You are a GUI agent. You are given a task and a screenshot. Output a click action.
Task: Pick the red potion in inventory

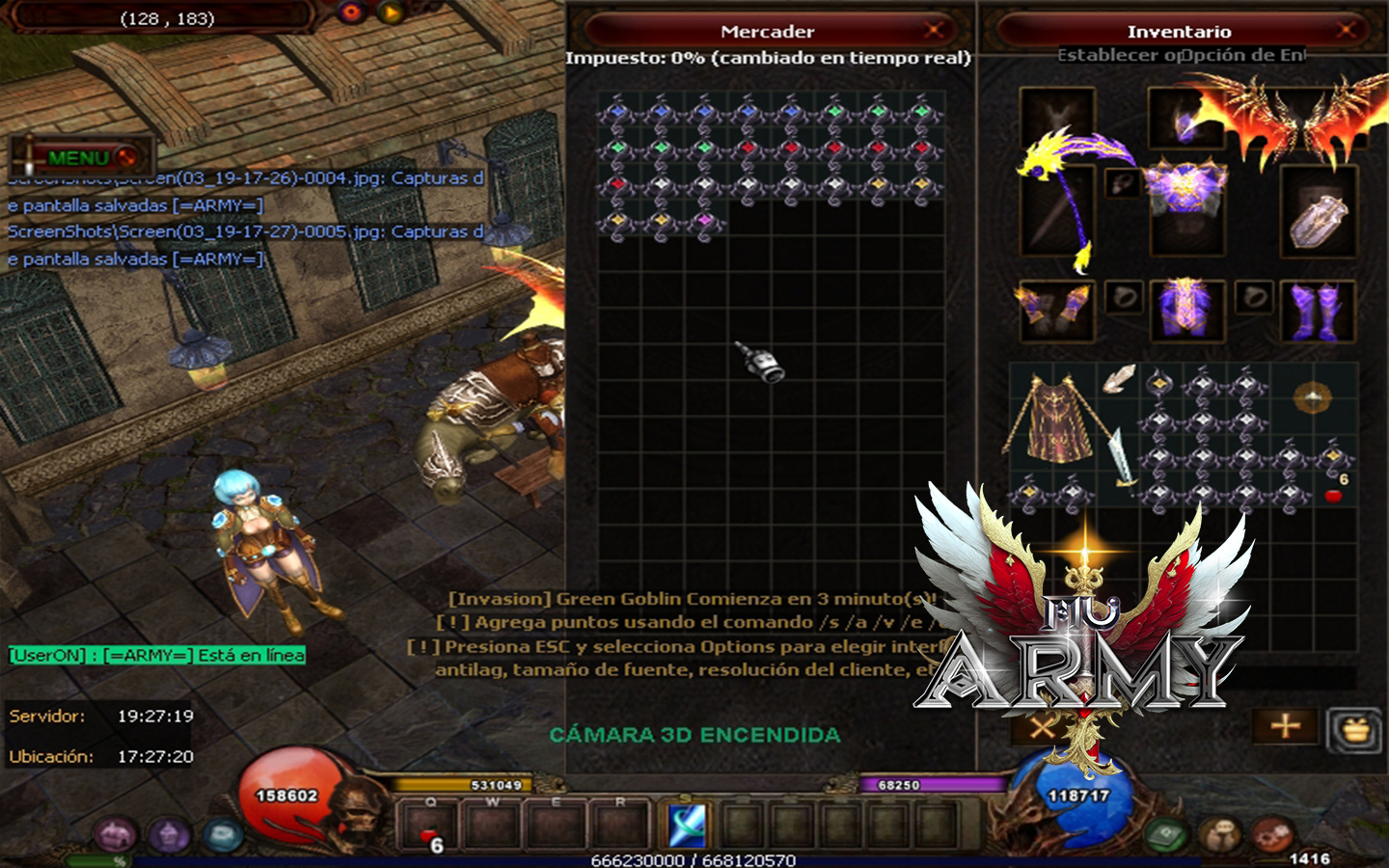point(1334,496)
